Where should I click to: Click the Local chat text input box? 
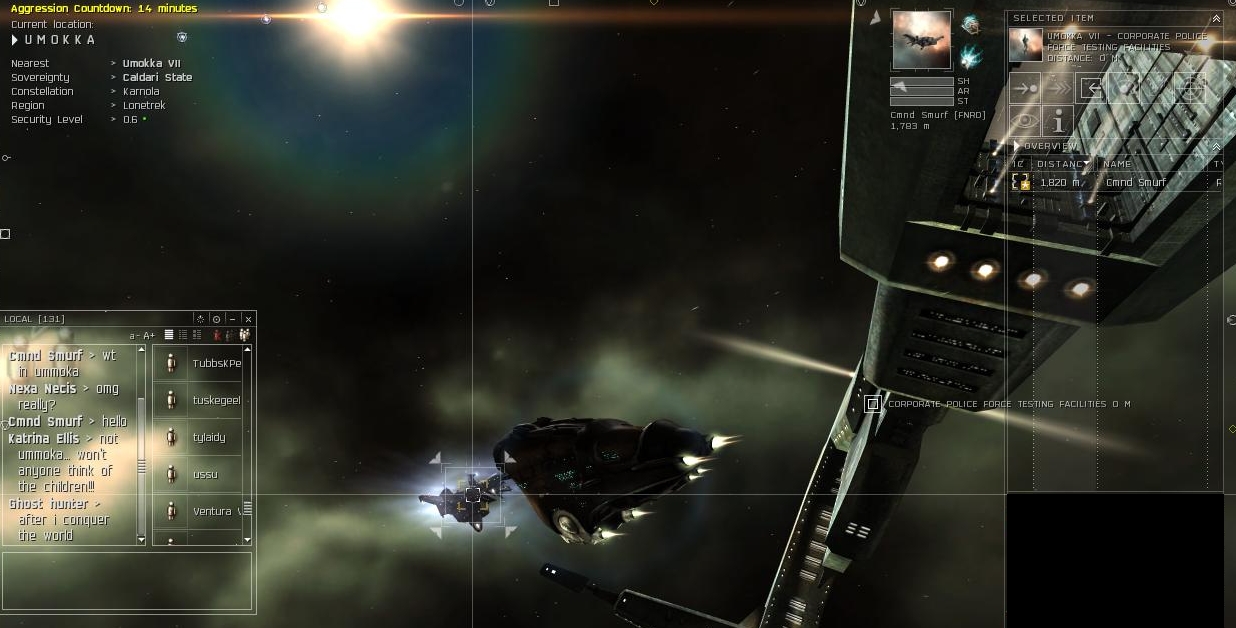127,580
